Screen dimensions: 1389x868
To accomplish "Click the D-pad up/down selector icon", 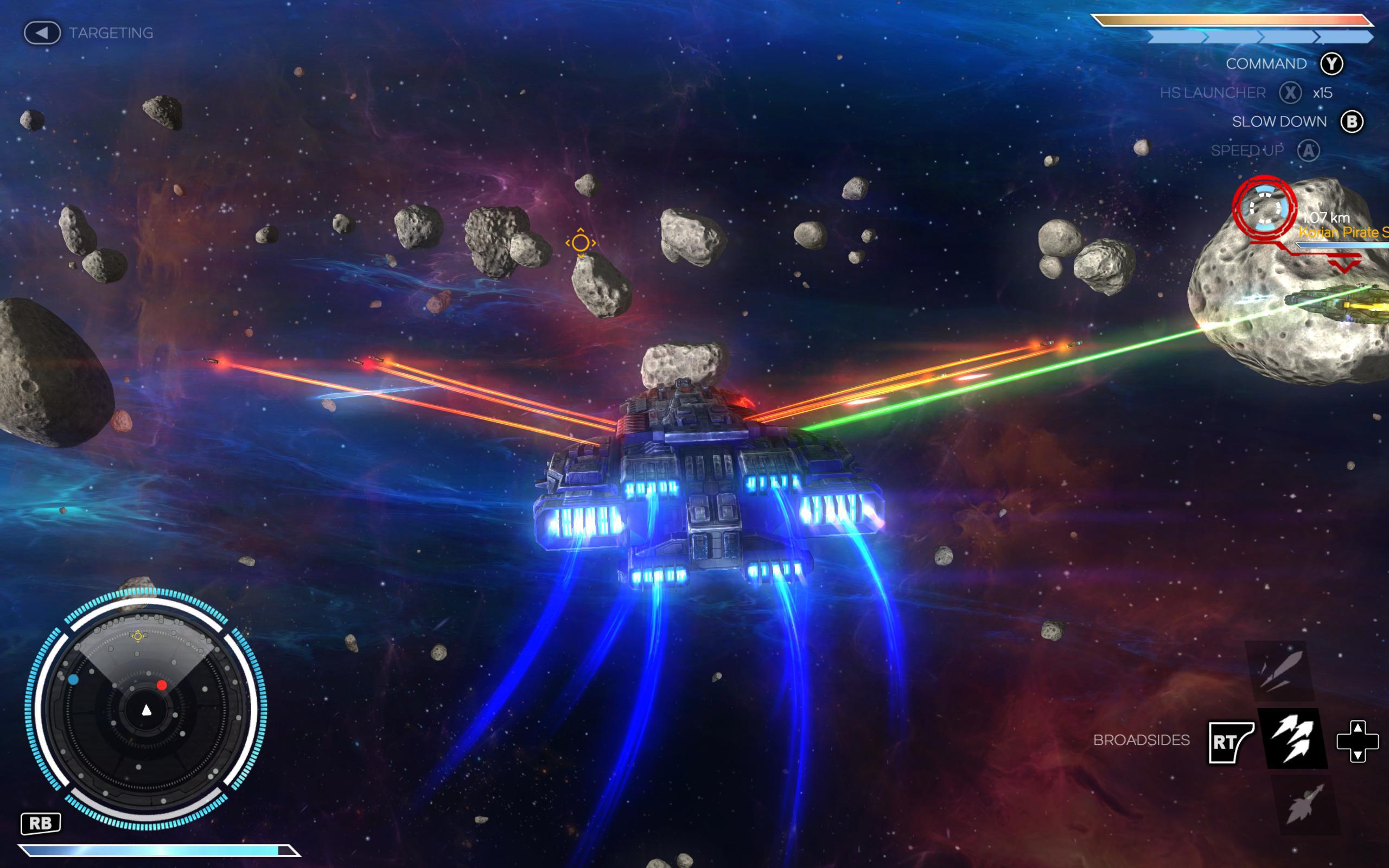I will (x=1358, y=742).
